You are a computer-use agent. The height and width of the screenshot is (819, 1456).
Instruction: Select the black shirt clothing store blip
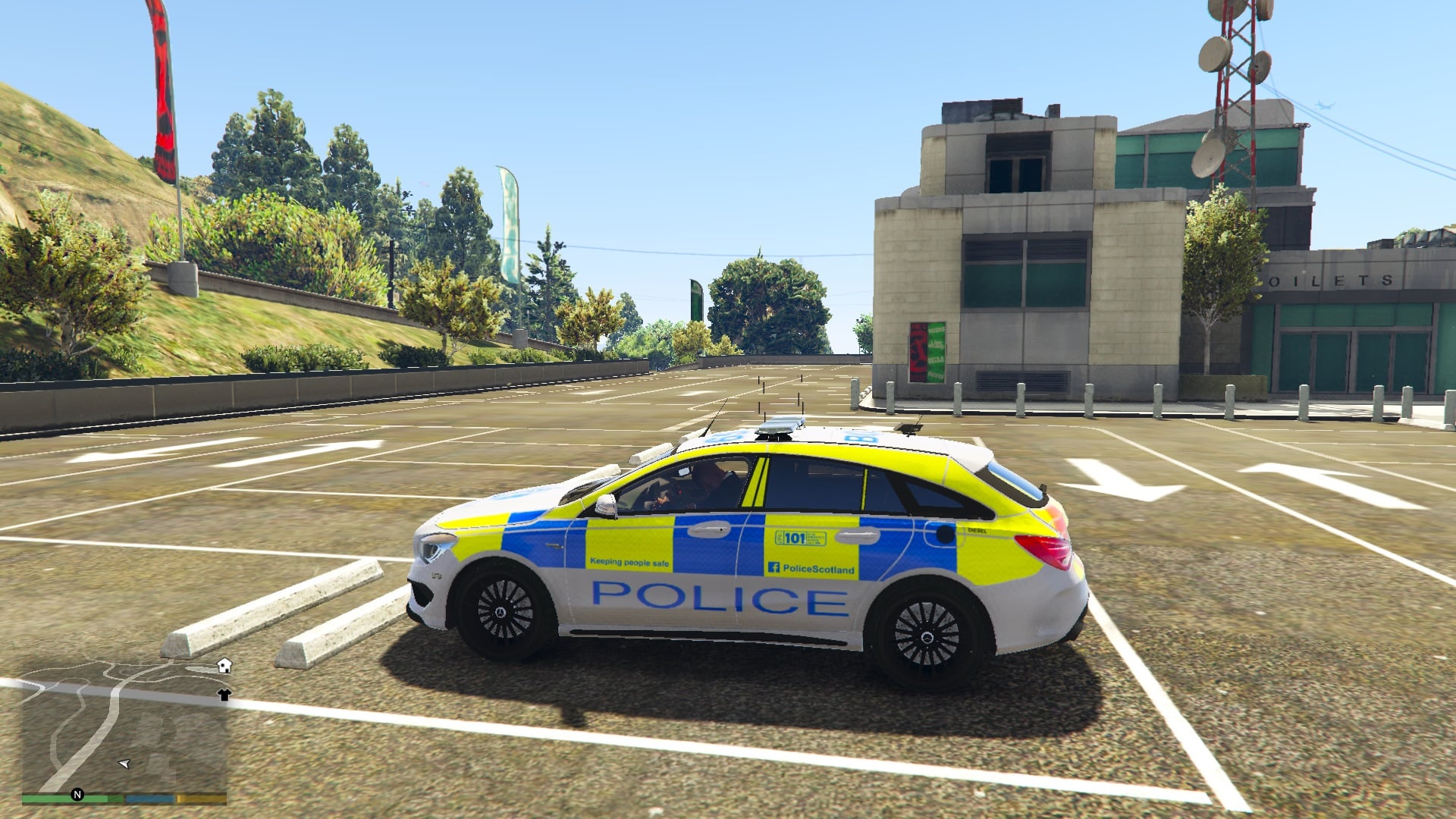pyautogui.click(x=224, y=694)
